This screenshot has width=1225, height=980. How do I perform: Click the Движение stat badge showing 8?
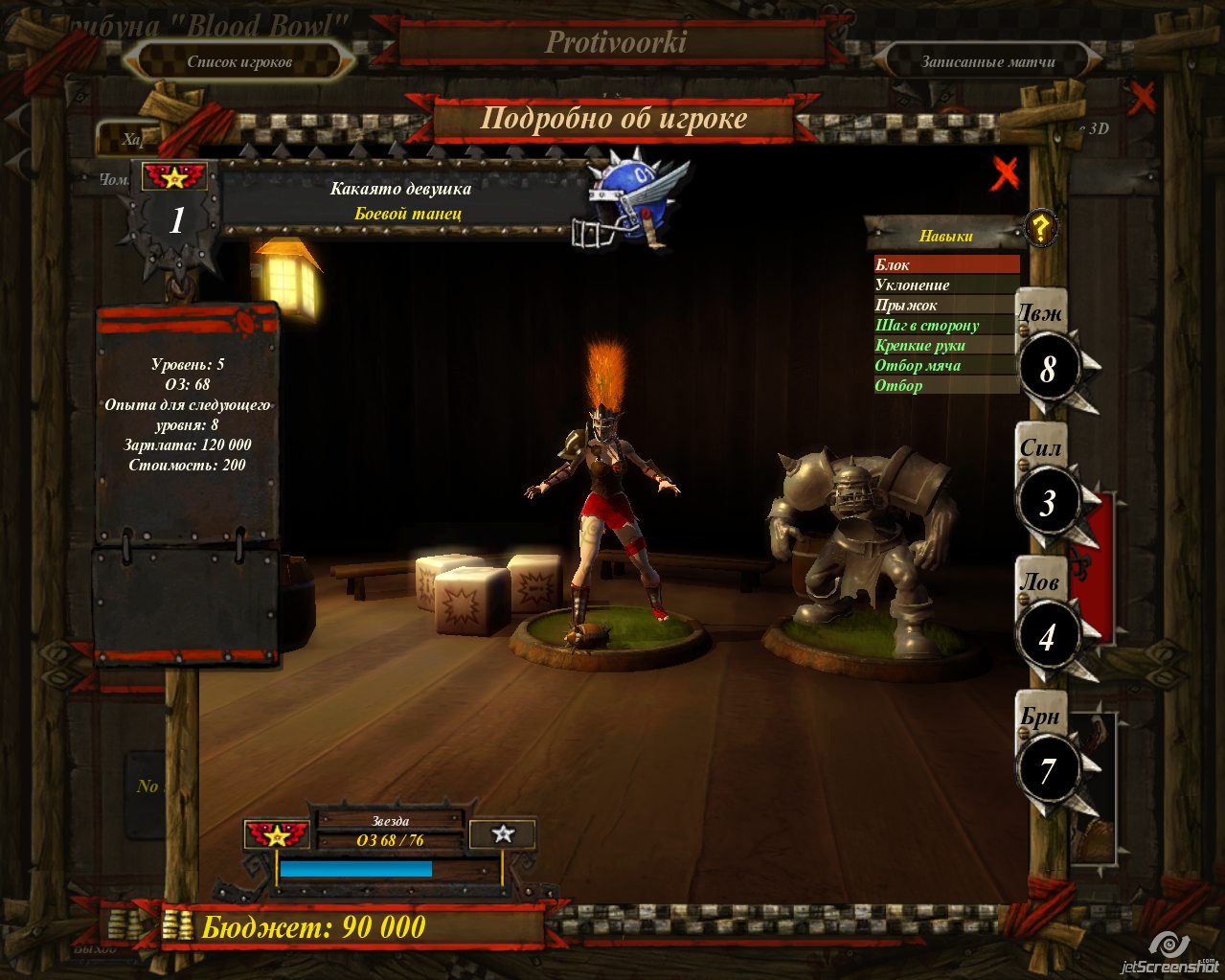[1047, 369]
